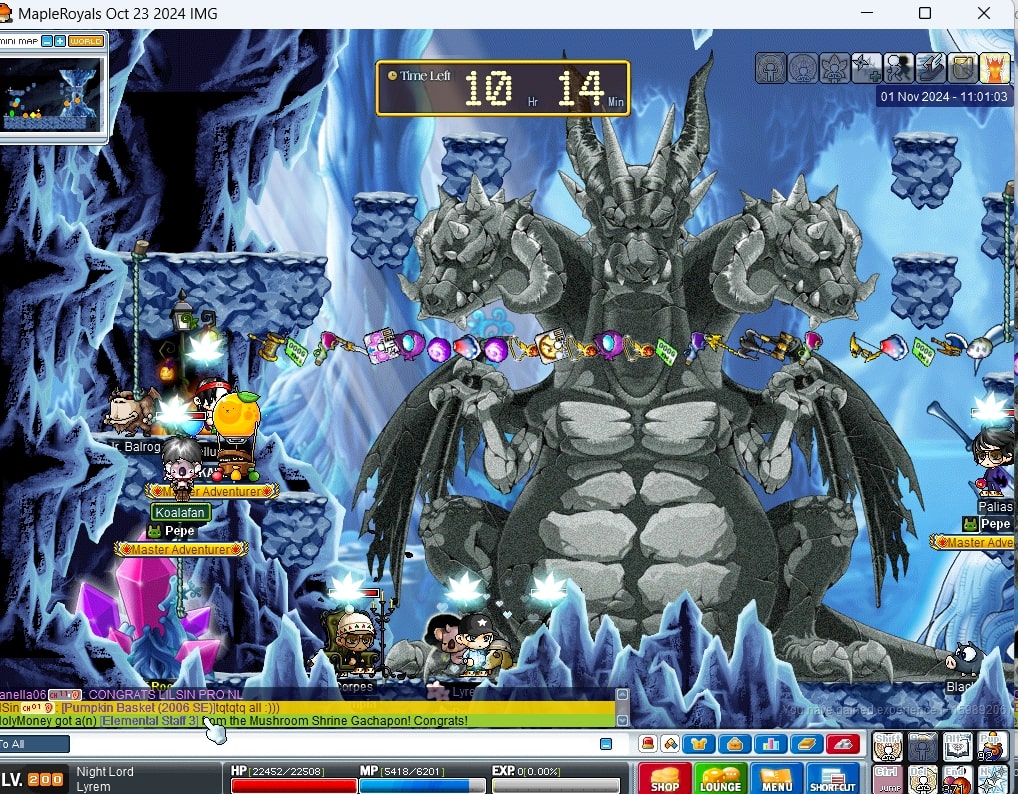Open the WORLD map button
The image size is (1018, 794).
click(x=86, y=41)
